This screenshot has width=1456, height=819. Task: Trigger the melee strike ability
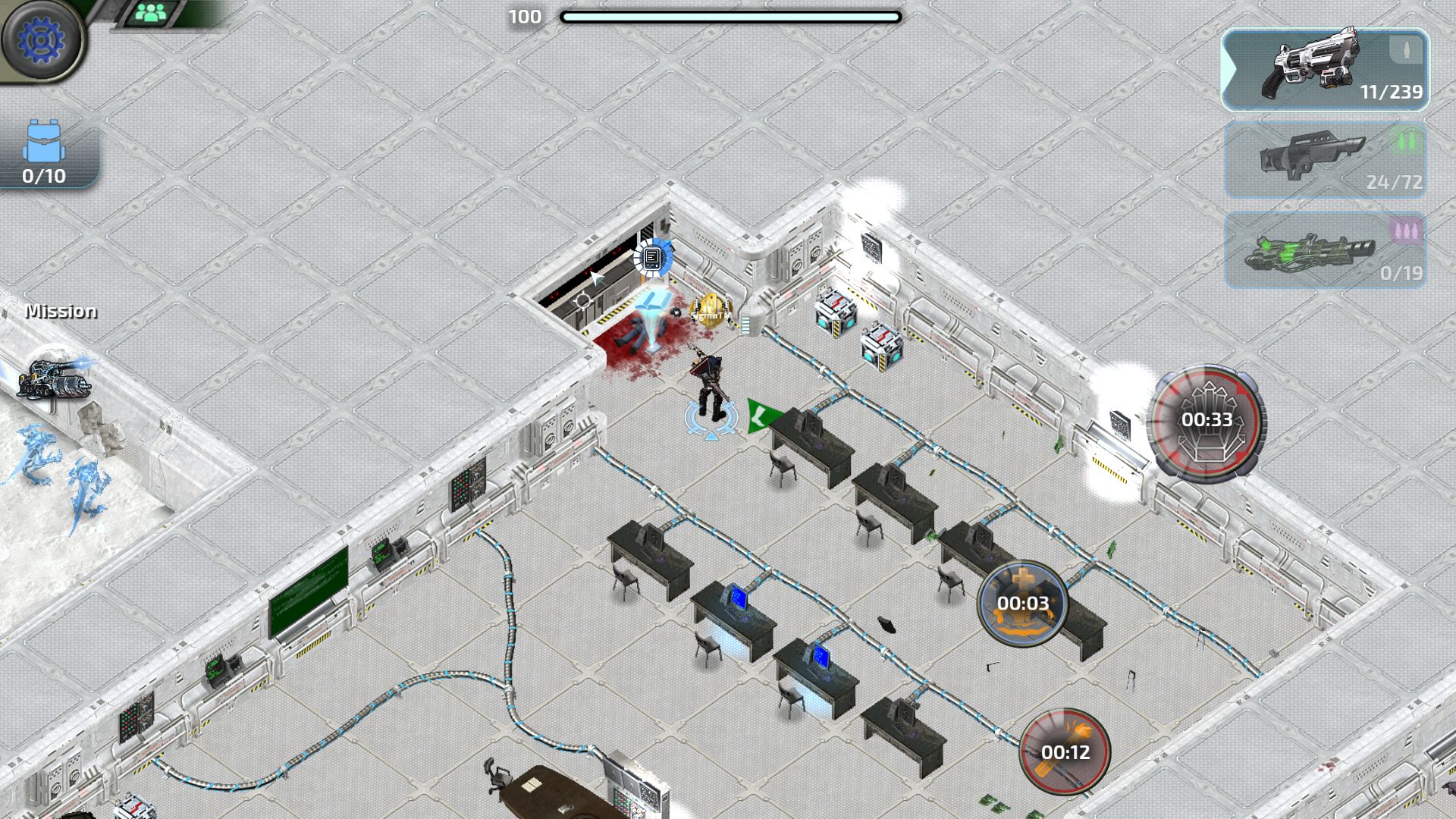coord(1065,752)
